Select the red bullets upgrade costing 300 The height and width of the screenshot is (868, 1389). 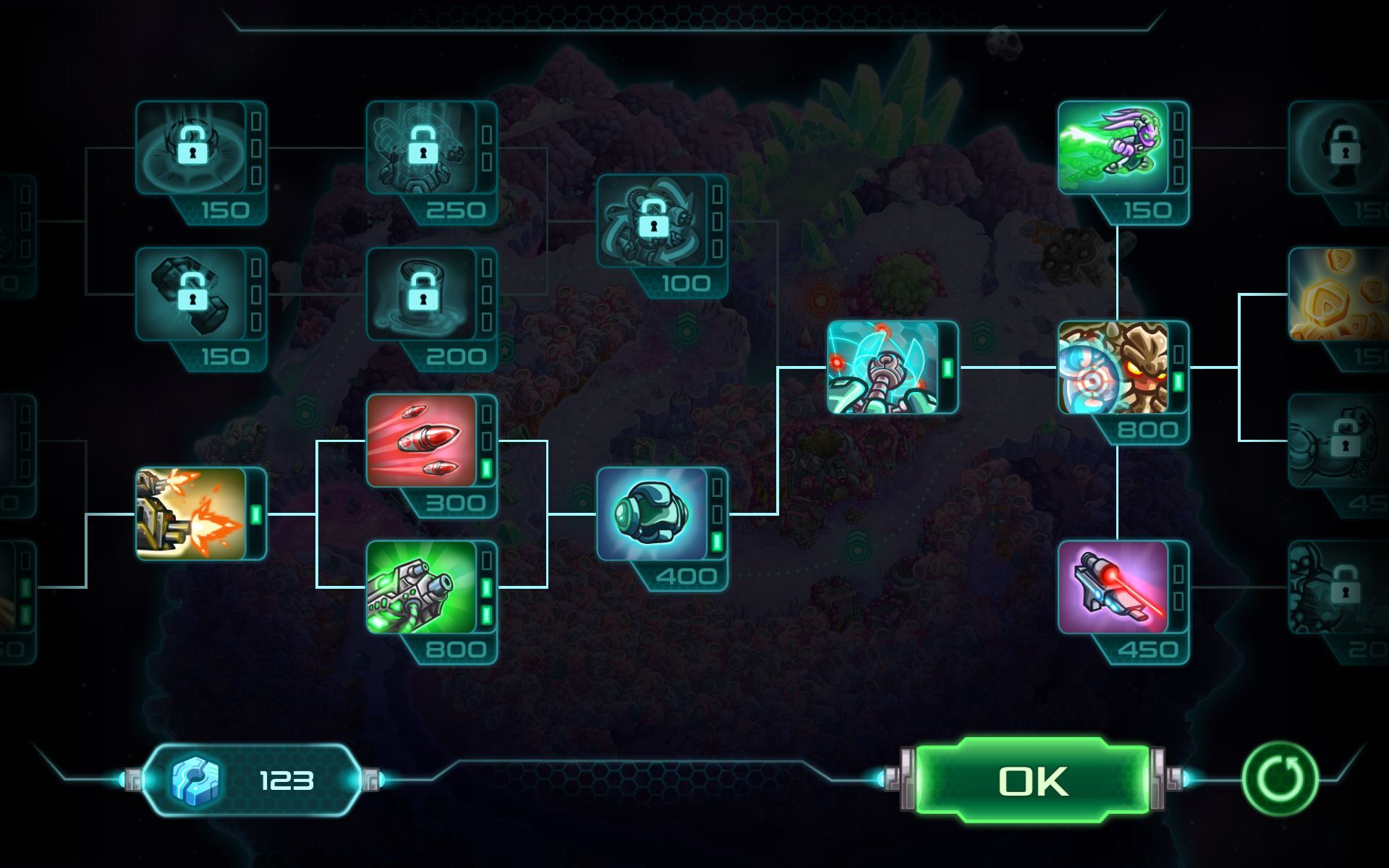(x=422, y=441)
